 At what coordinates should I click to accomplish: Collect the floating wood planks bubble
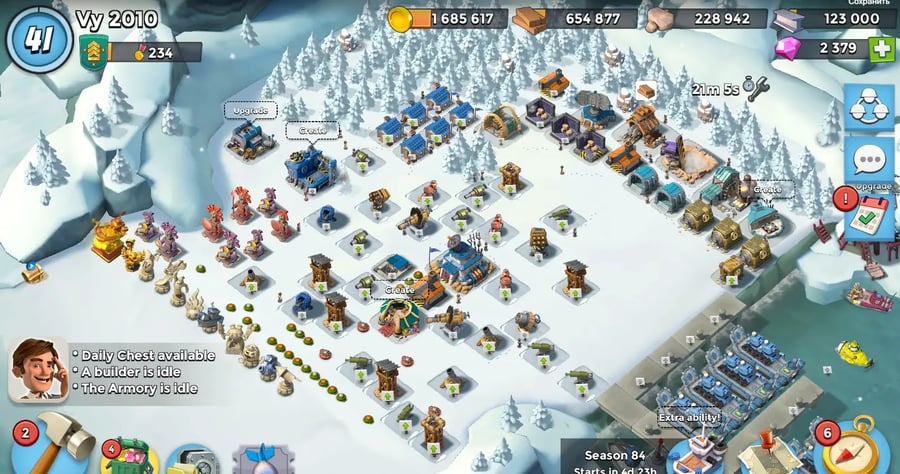tap(646, 90)
